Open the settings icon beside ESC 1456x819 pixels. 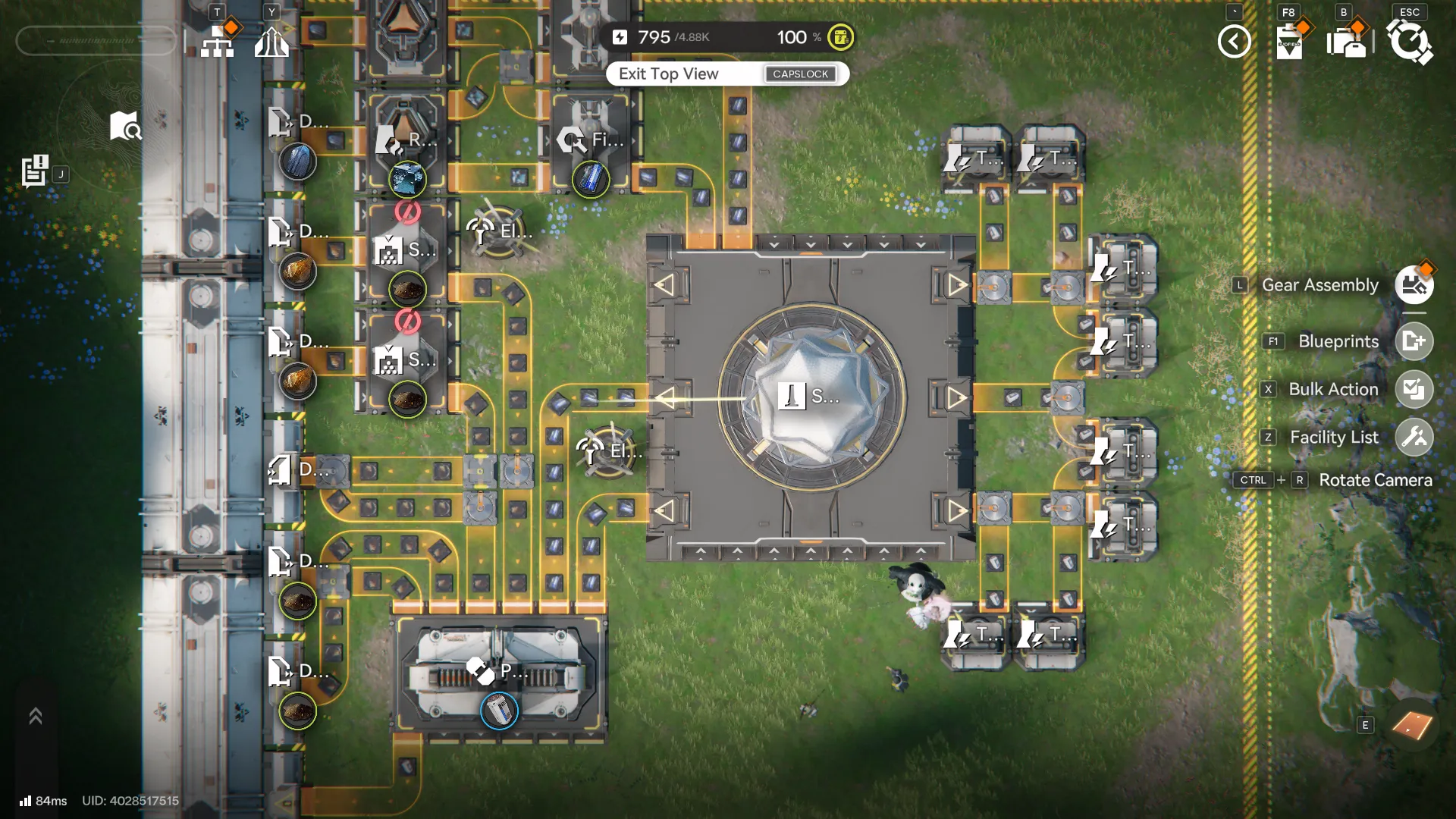click(x=1410, y=42)
